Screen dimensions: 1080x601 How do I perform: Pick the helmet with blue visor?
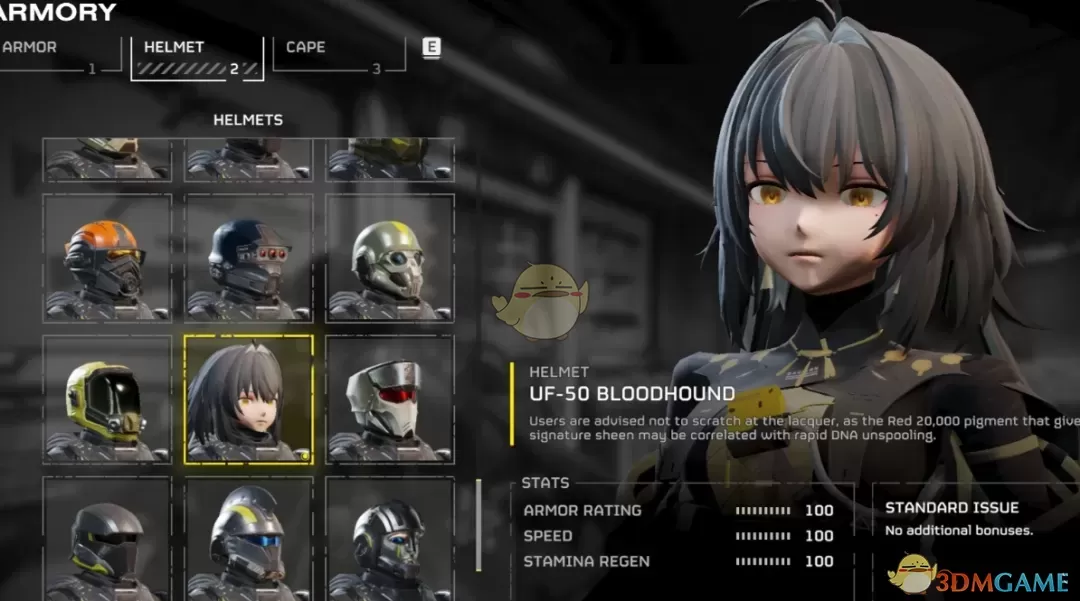tap(248, 540)
